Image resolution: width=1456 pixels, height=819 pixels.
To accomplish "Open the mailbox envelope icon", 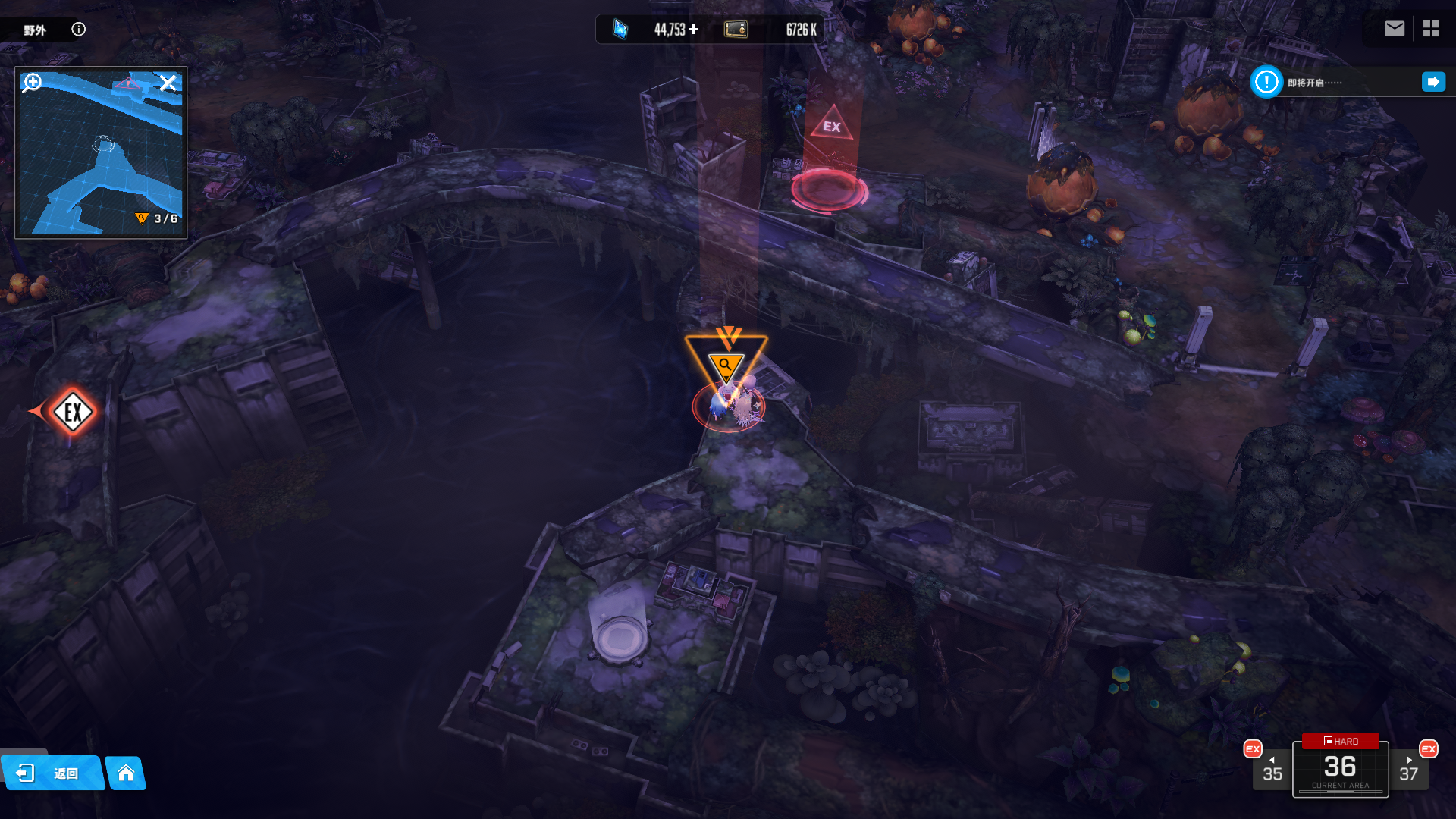I will [x=1394, y=29].
